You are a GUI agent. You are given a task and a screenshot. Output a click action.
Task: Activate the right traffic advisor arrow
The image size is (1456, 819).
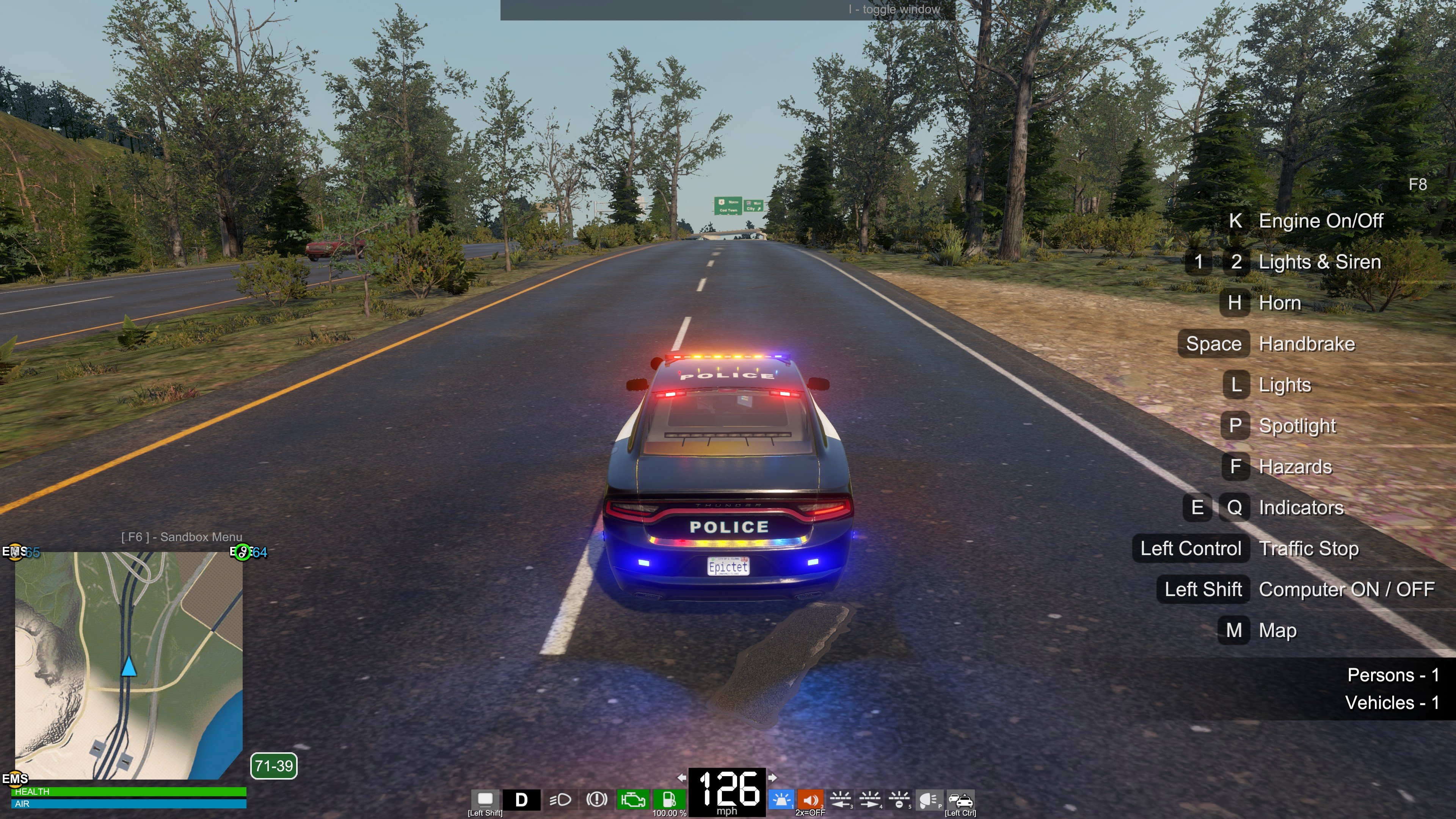[869, 799]
